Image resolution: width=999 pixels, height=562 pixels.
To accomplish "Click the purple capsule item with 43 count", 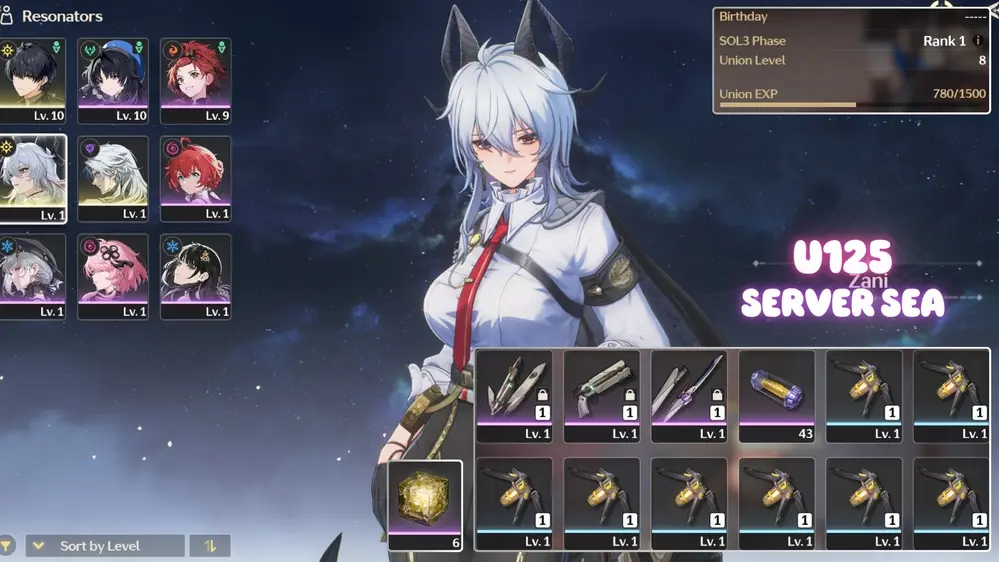I will click(776, 395).
